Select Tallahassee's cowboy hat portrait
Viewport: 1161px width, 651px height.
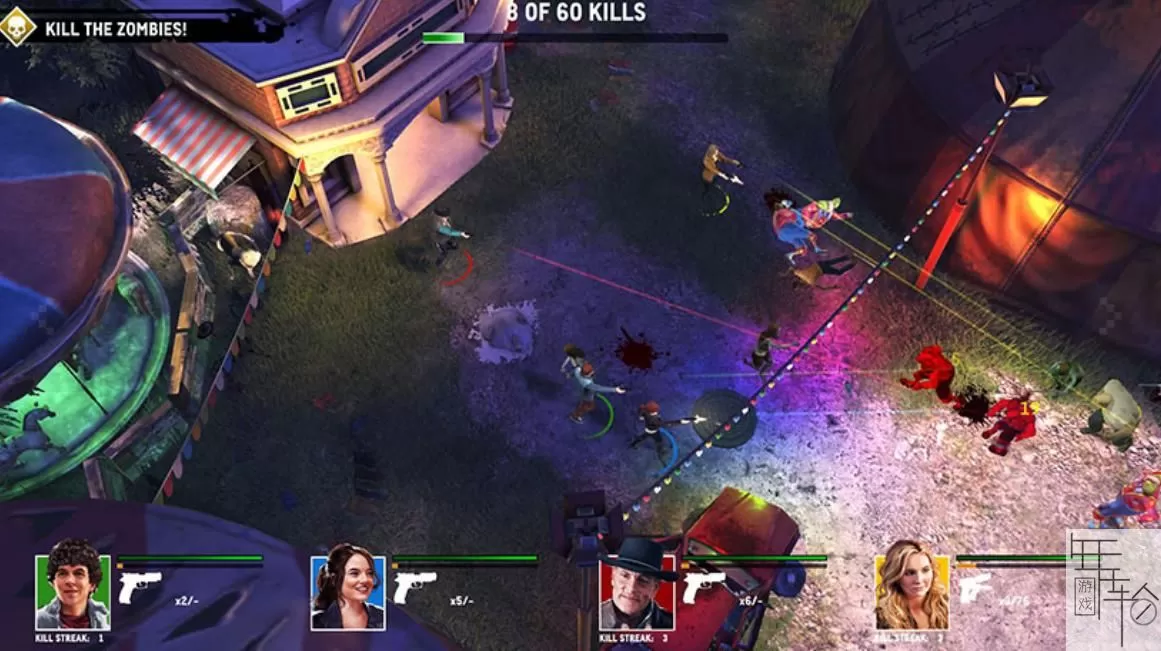637,590
